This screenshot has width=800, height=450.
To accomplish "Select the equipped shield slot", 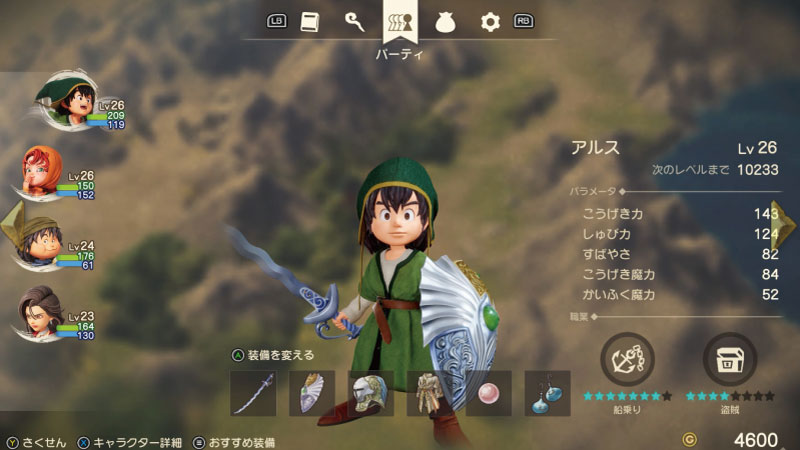I will [311, 393].
